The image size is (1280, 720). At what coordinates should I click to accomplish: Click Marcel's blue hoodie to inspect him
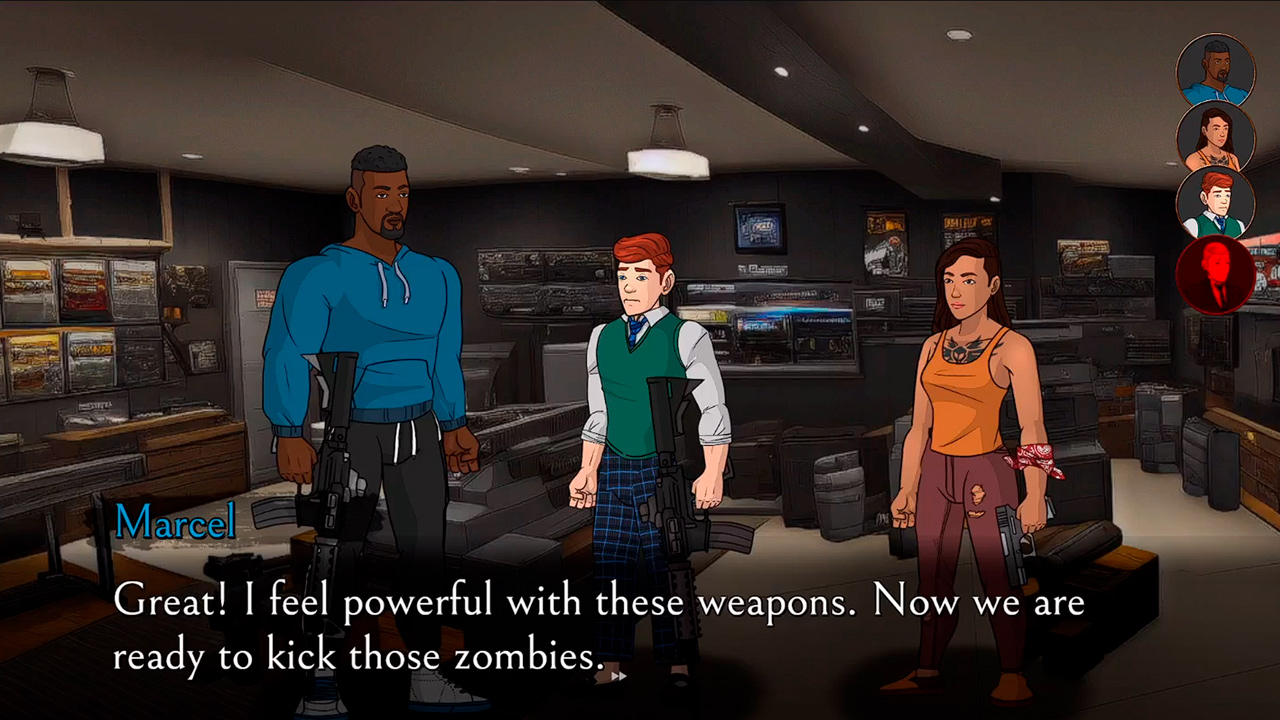tap(380, 330)
